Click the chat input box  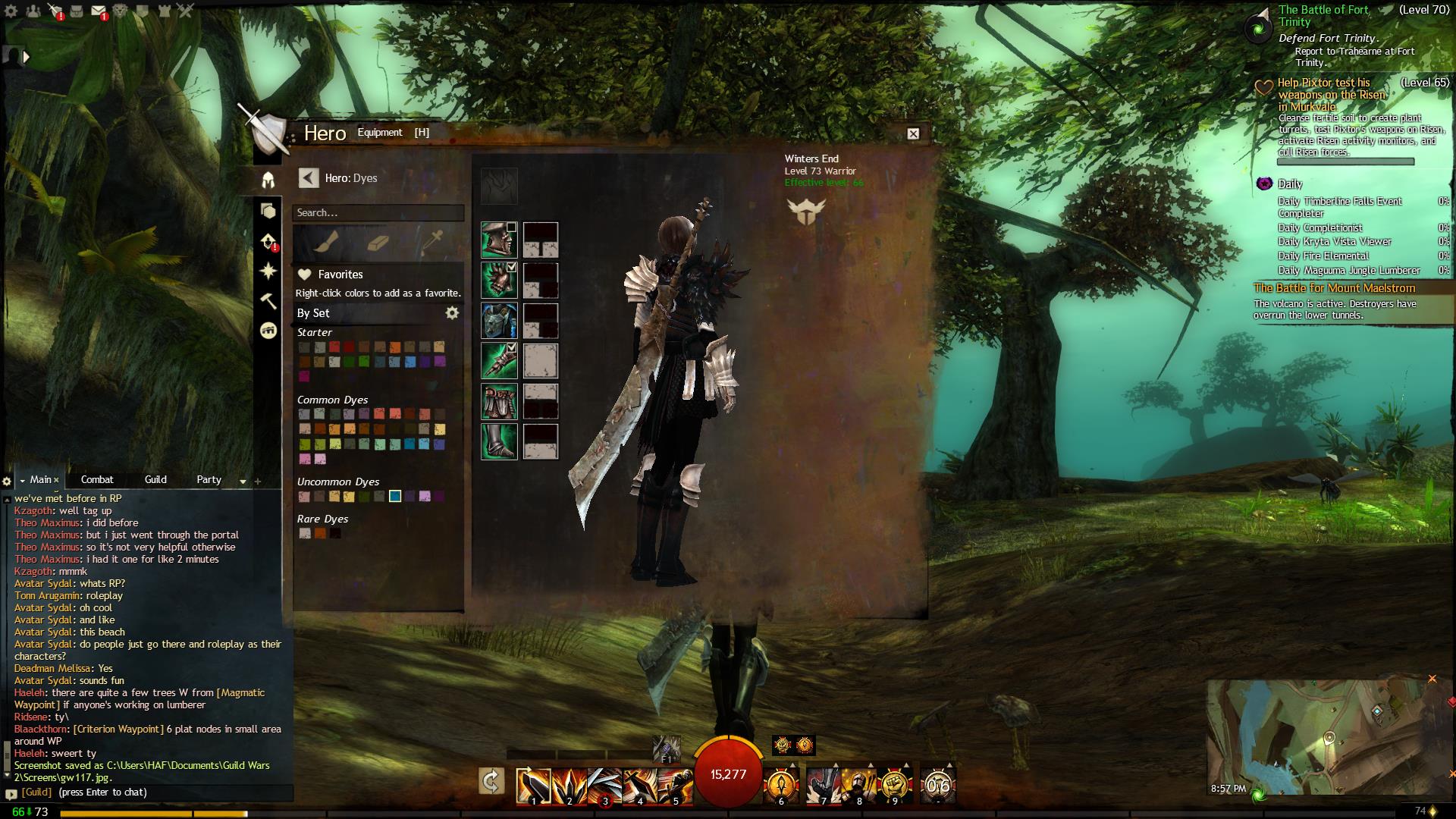(x=152, y=792)
